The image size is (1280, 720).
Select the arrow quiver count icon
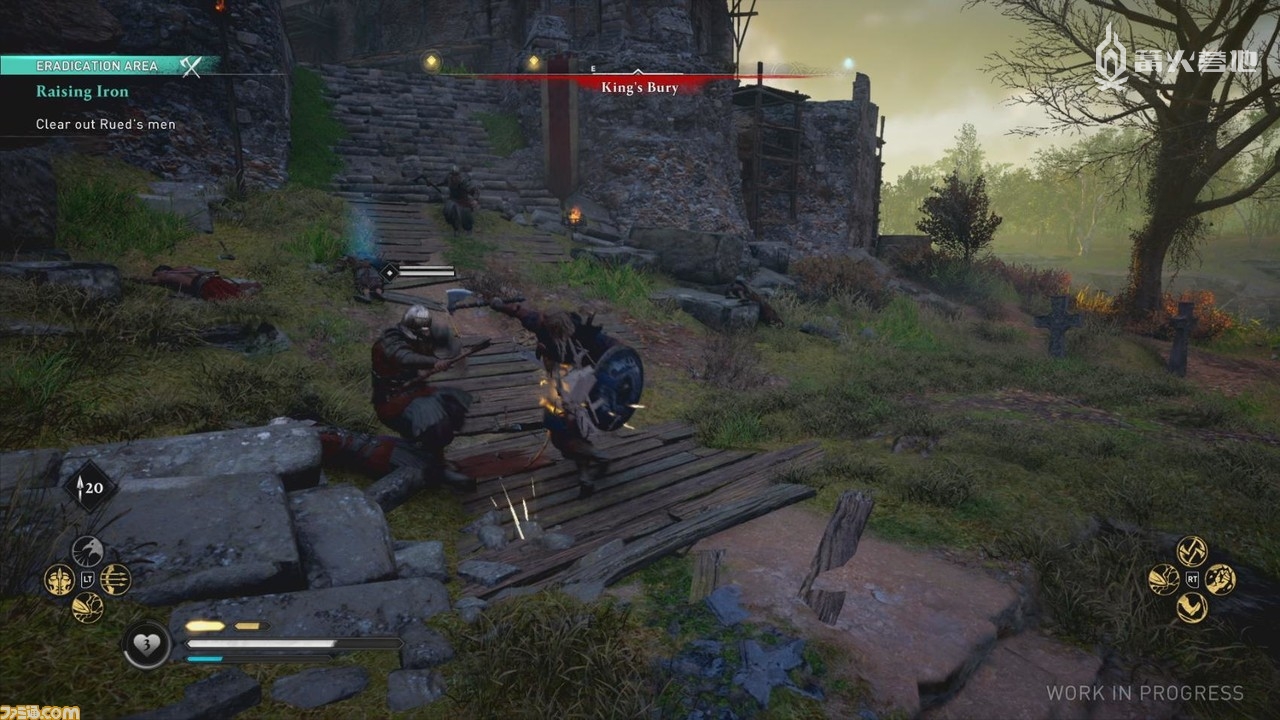point(89,487)
